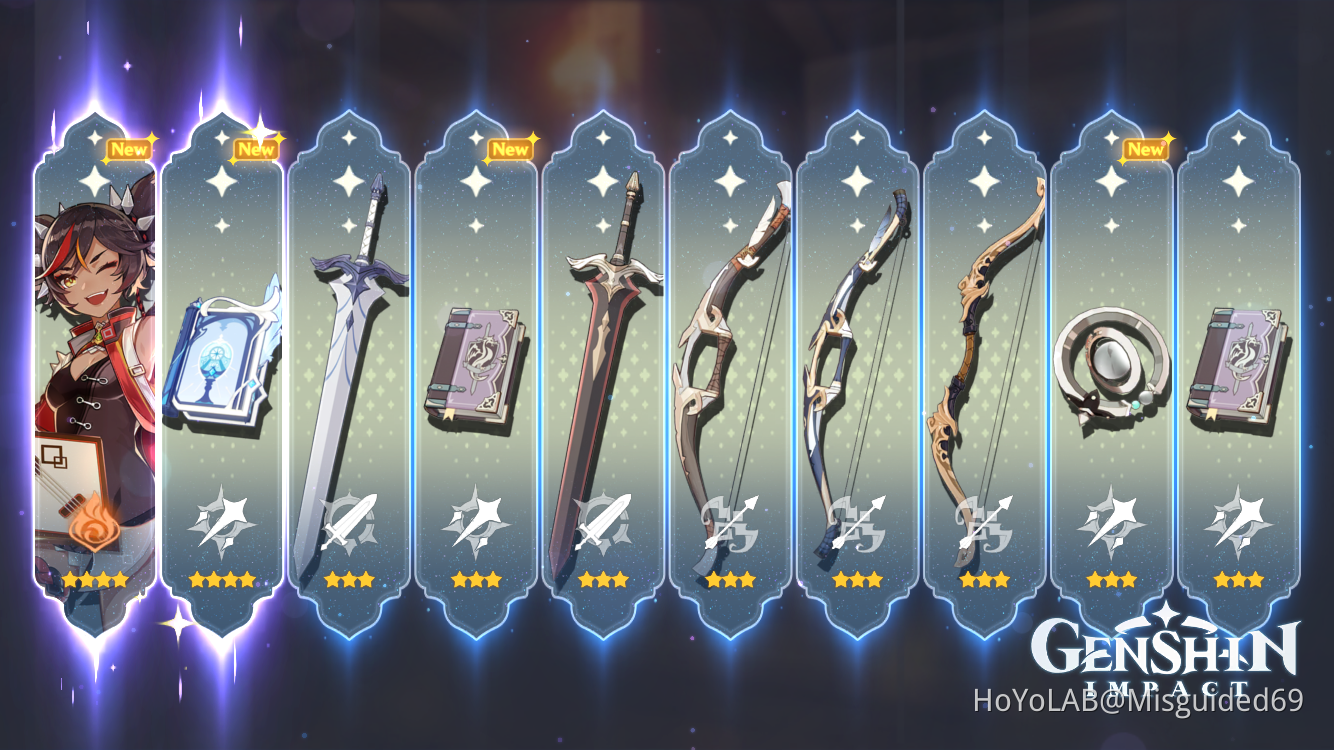Click the New badge above the purple tome
Screen dimensions: 1334x750
click(512, 149)
